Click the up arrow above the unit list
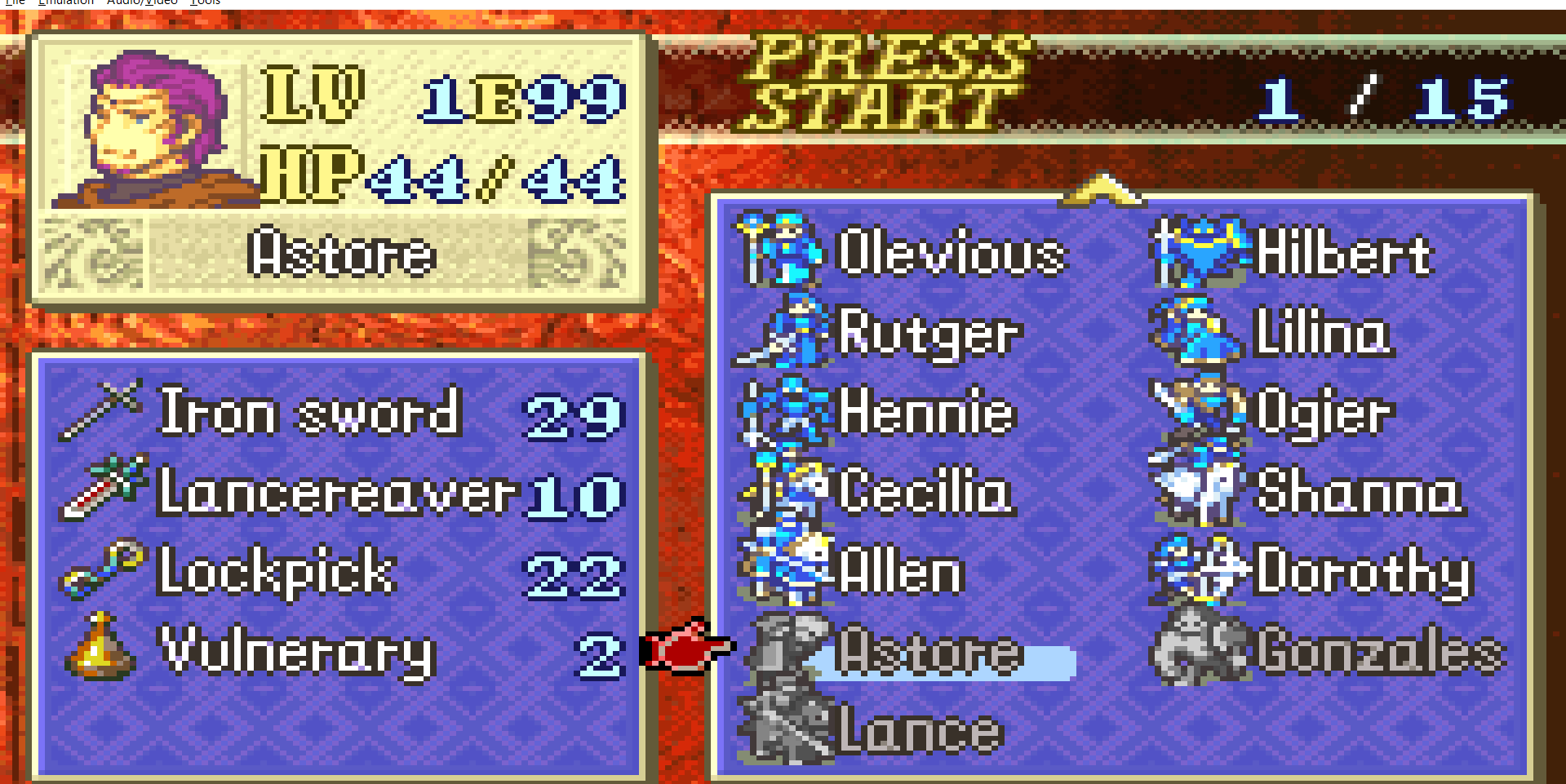Viewport: 1566px width, 784px height. pyautogui.click(x=1102, y=189)
